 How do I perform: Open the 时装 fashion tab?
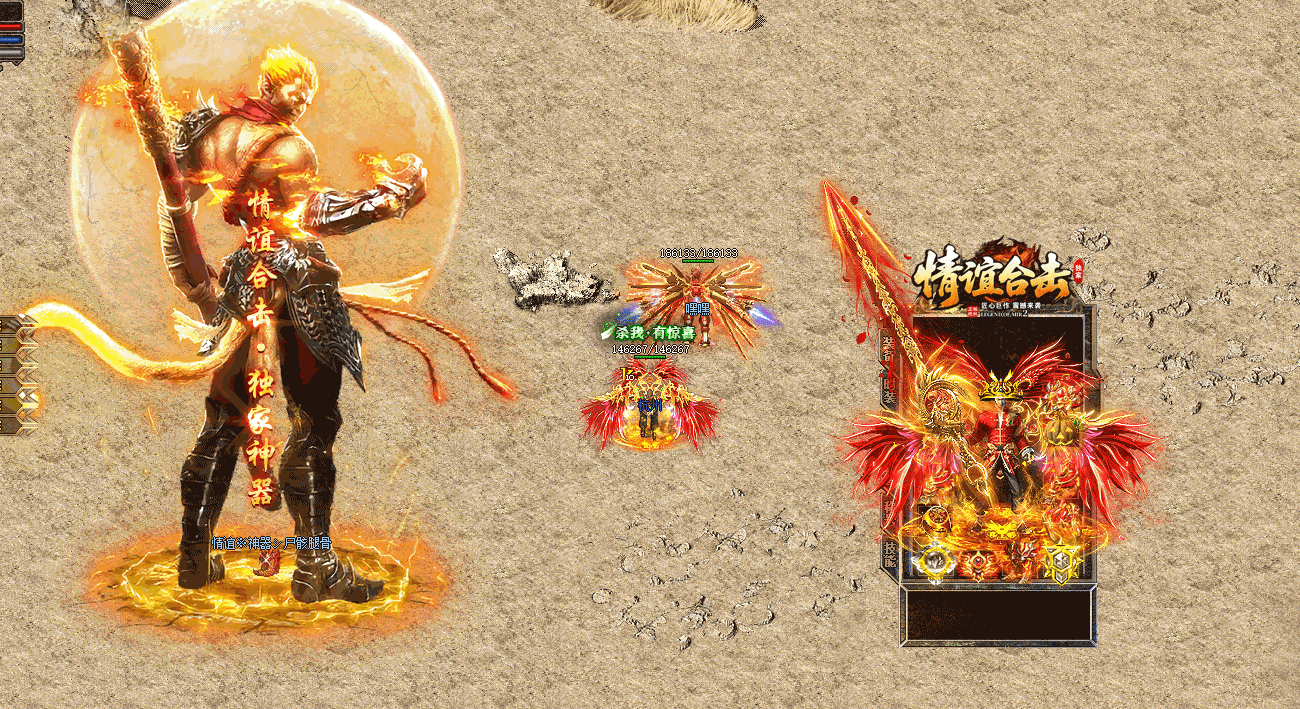pyautogui.click(x=888, y=388)
